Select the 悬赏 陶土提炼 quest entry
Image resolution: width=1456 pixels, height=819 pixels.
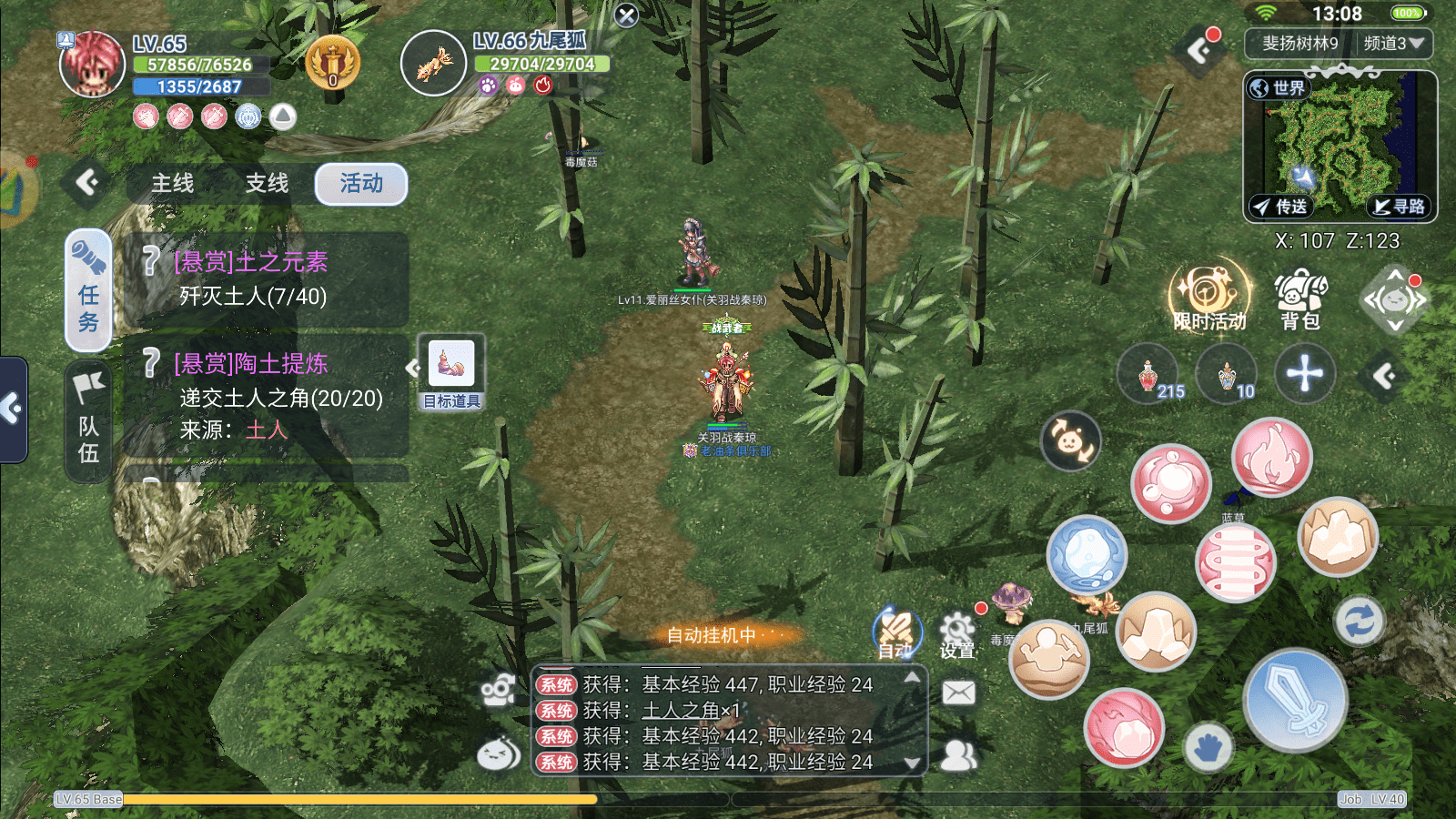coord(266,396)
